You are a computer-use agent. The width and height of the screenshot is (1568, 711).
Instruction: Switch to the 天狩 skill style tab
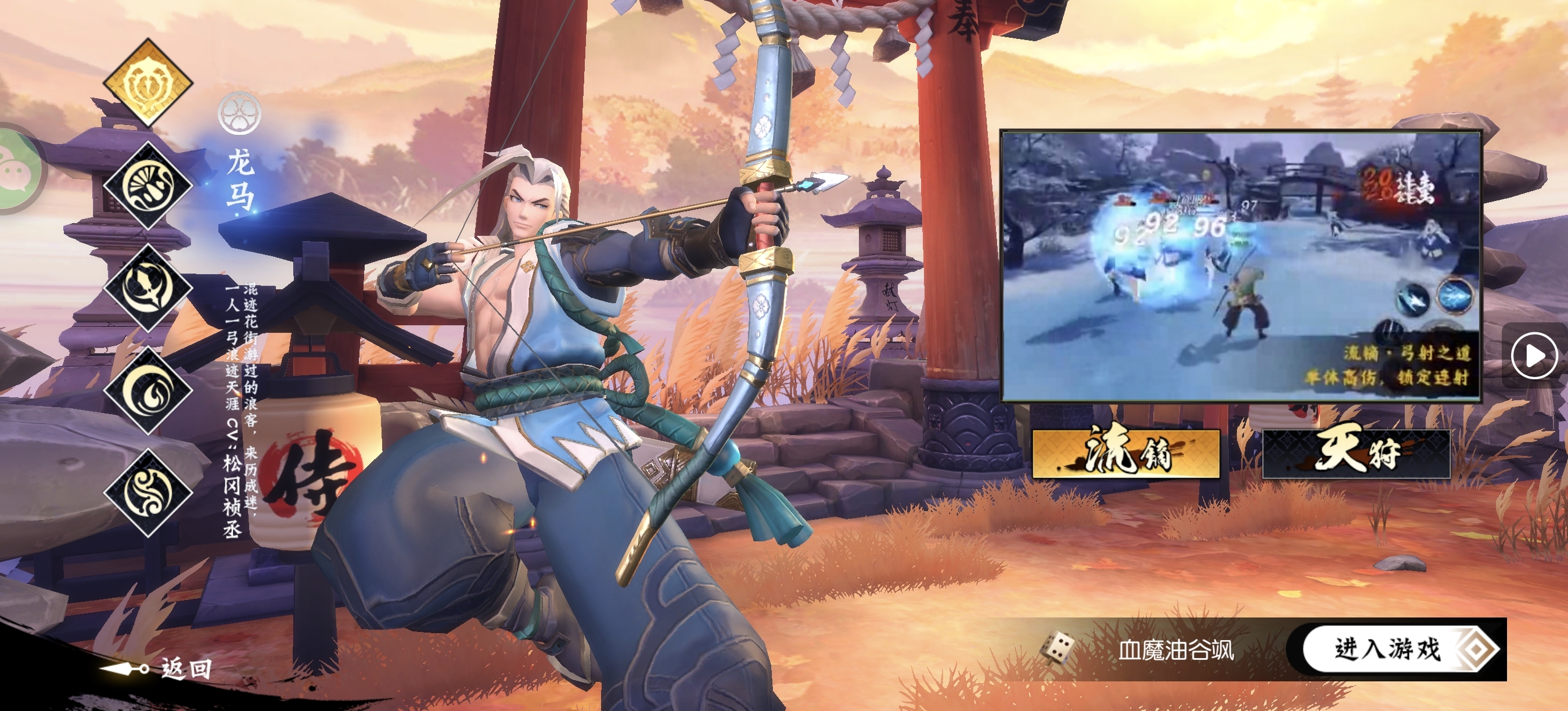[x=1356, y=453]
